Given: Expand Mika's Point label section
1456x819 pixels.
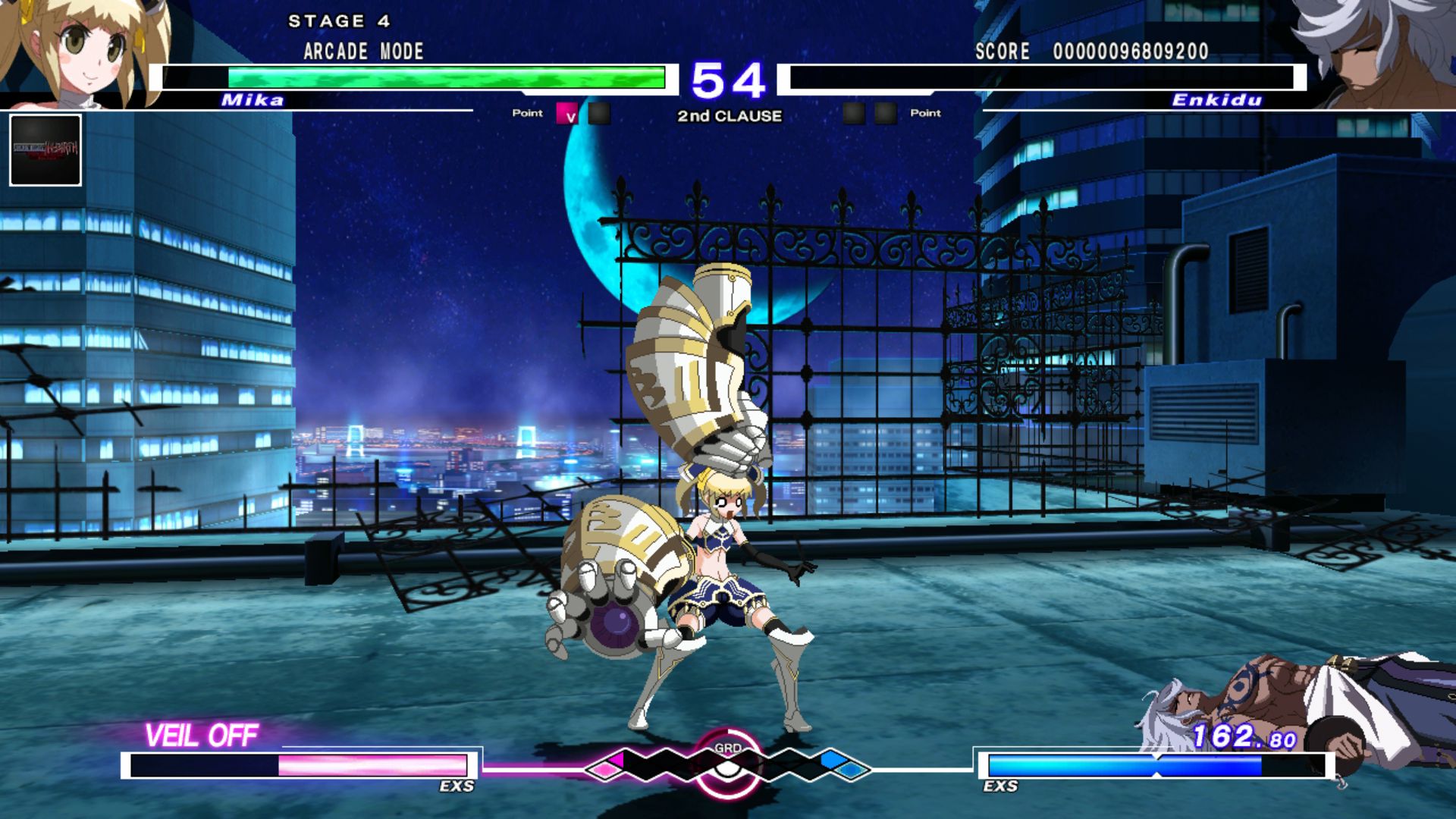Looking at the screenshot, I should (527, 113).
